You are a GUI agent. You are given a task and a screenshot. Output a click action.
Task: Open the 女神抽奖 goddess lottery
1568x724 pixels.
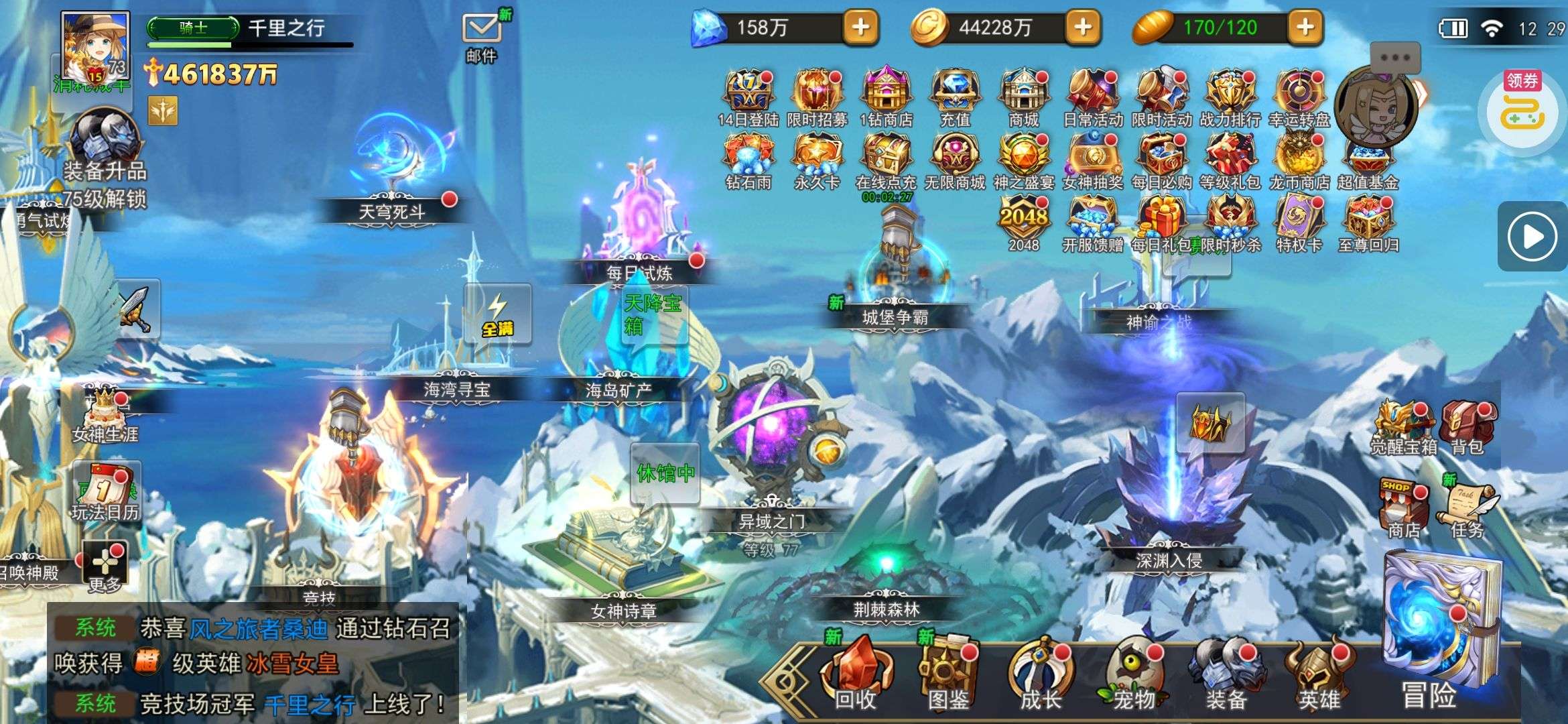[1092, 160]
